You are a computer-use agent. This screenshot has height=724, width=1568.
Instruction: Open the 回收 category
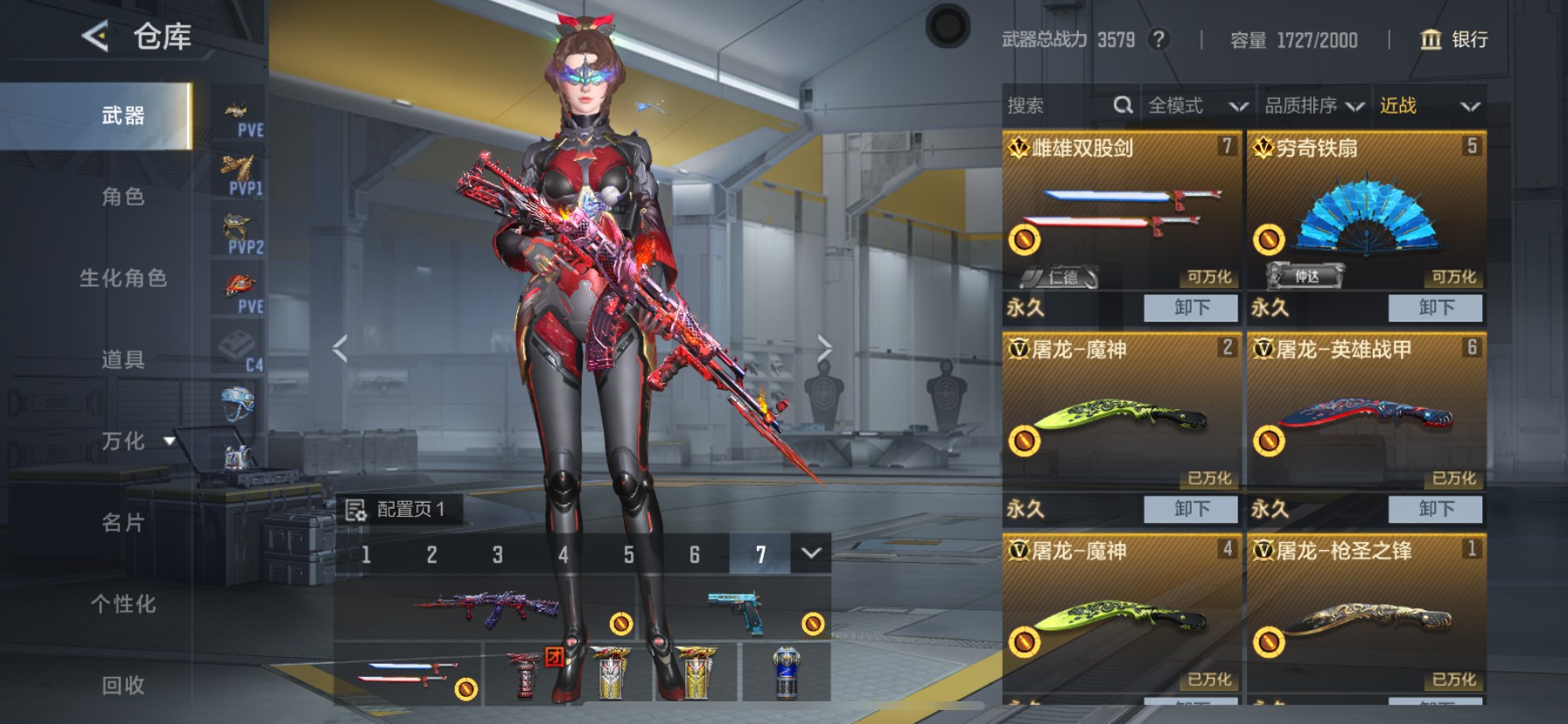click(122, 685)
